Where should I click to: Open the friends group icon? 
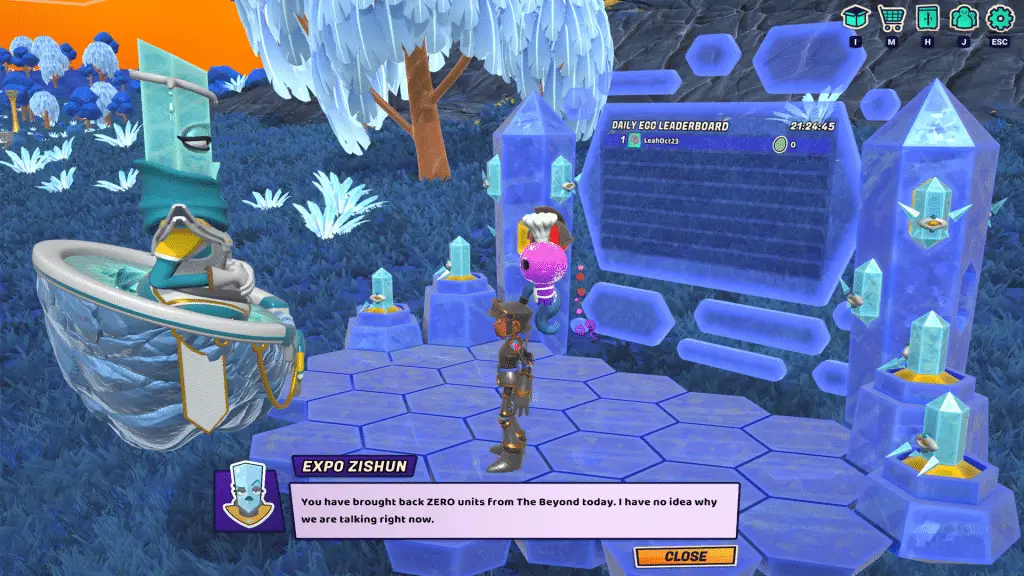coord(962,18)
